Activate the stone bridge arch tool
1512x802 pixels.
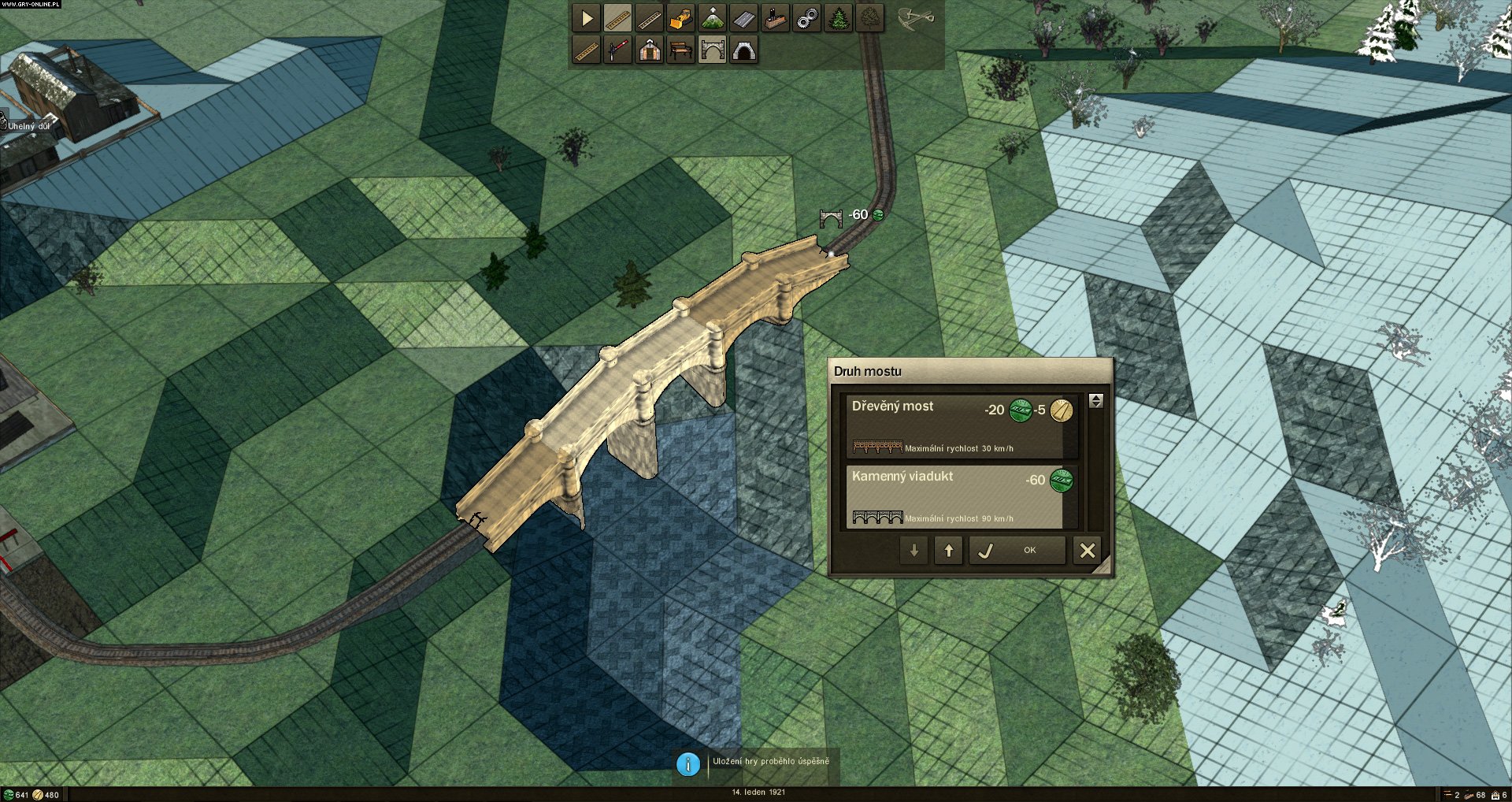(713, 51)
